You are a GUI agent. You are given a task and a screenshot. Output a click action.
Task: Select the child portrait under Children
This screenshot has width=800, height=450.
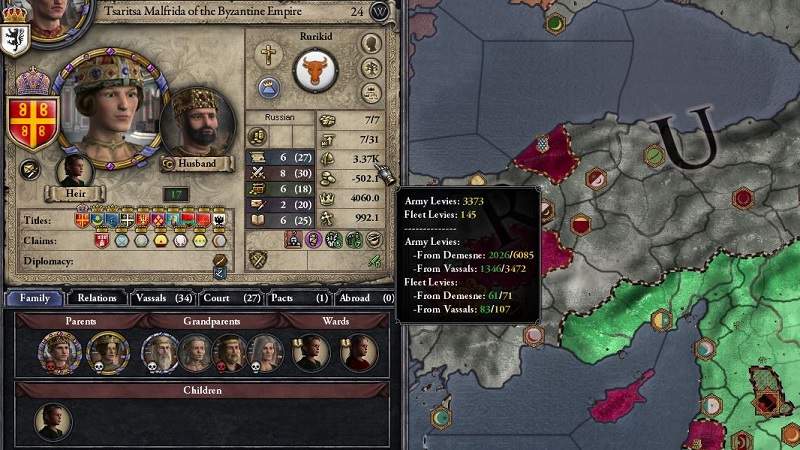coord(54,422)
